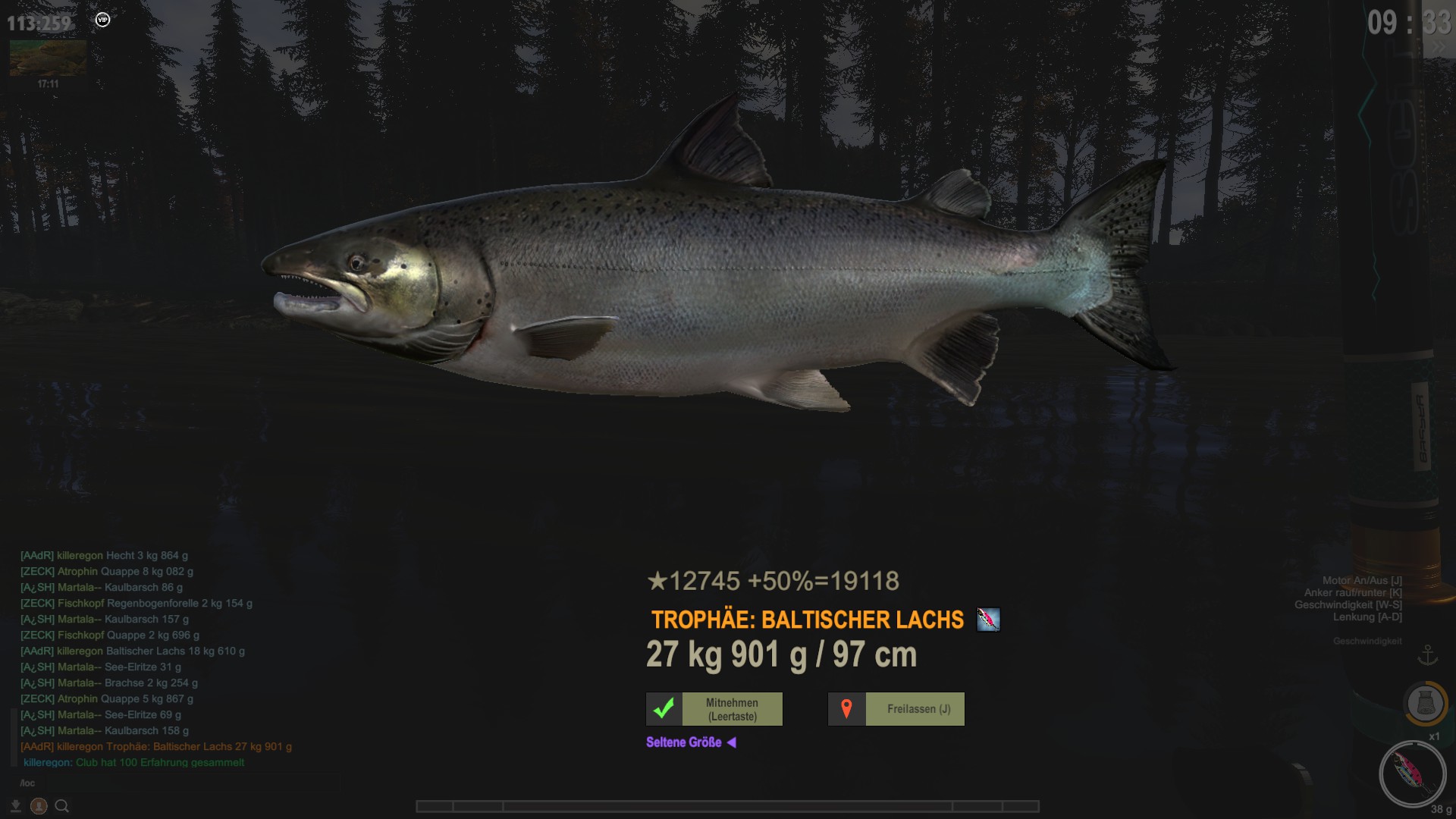This screenshot has width=1456, height=819.
Task: Toggle the anchor icon
Action: (1428, 654)
